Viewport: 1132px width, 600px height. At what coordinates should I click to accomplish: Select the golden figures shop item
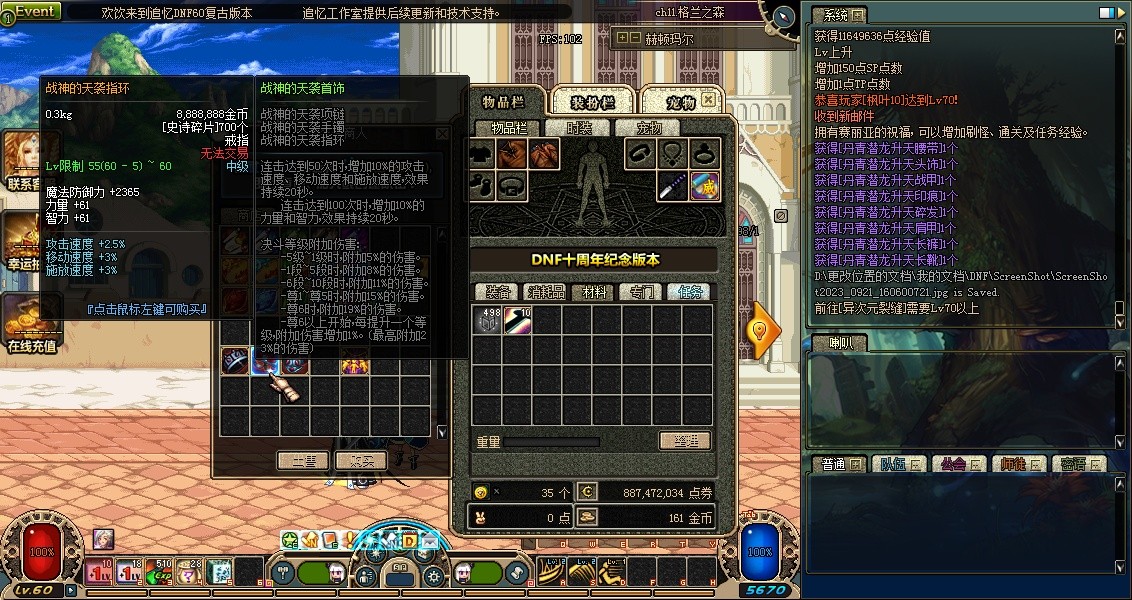tap(353, 365)
